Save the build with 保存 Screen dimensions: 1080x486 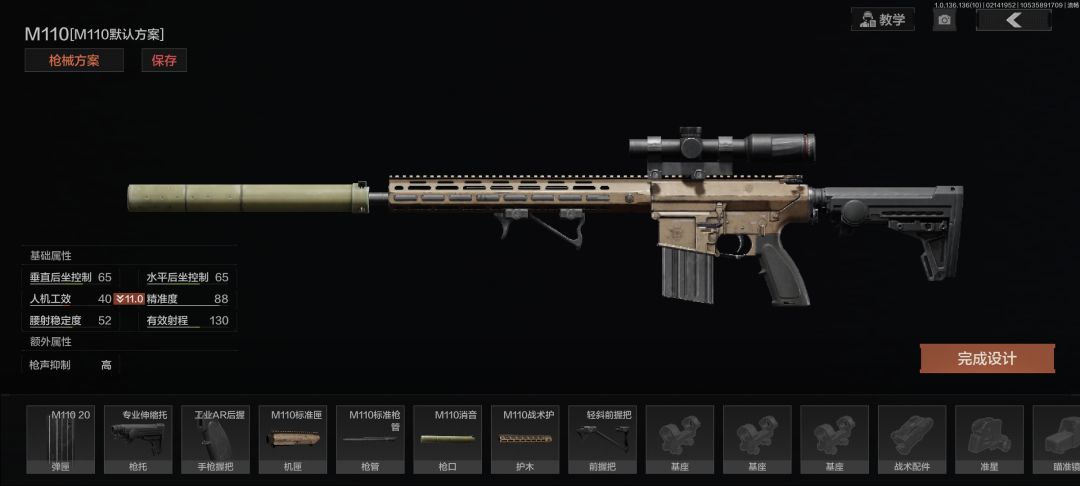click(x=164, y=60)
